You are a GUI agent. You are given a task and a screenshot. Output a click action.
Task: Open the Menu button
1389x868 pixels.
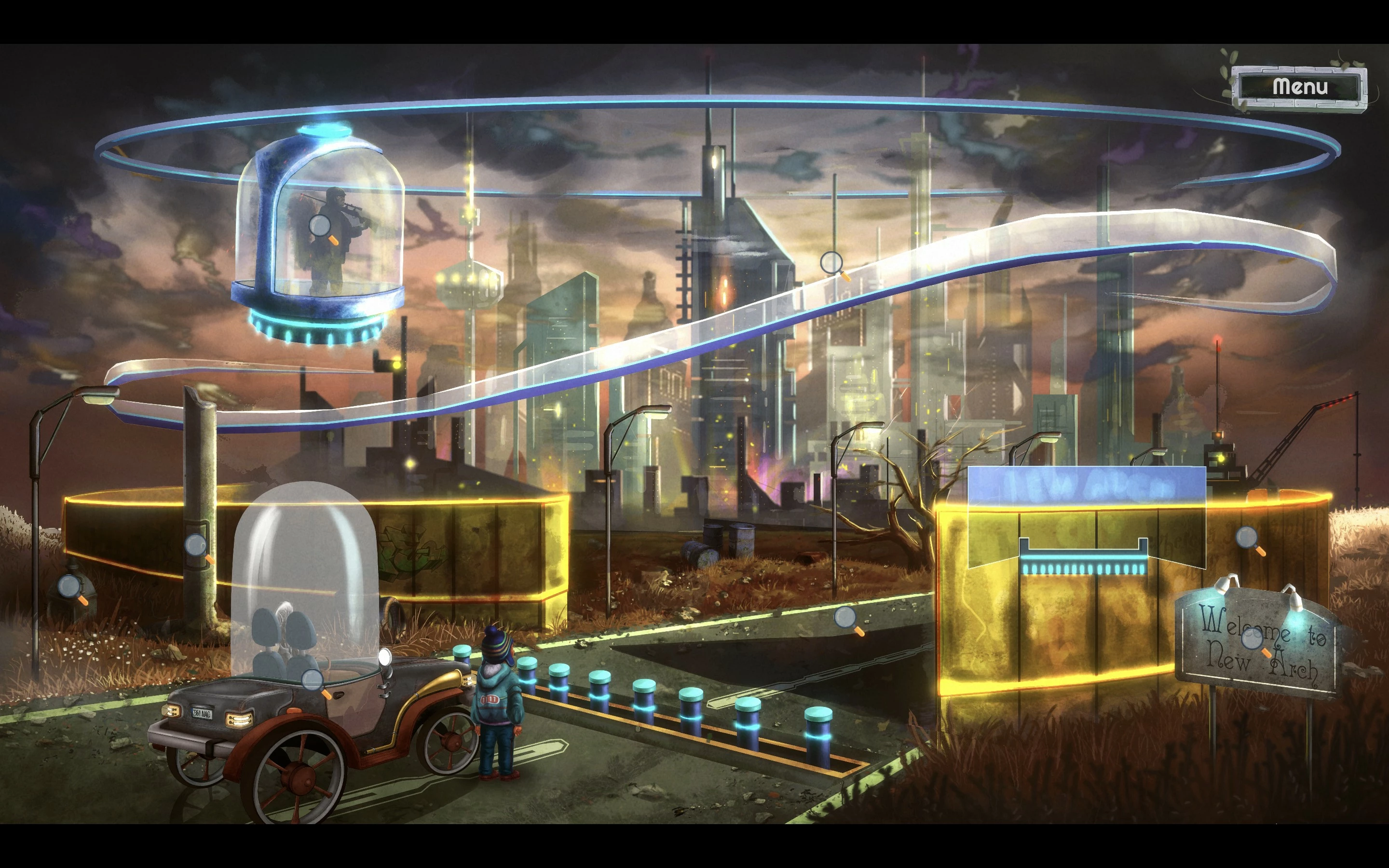pos(1299,87)
